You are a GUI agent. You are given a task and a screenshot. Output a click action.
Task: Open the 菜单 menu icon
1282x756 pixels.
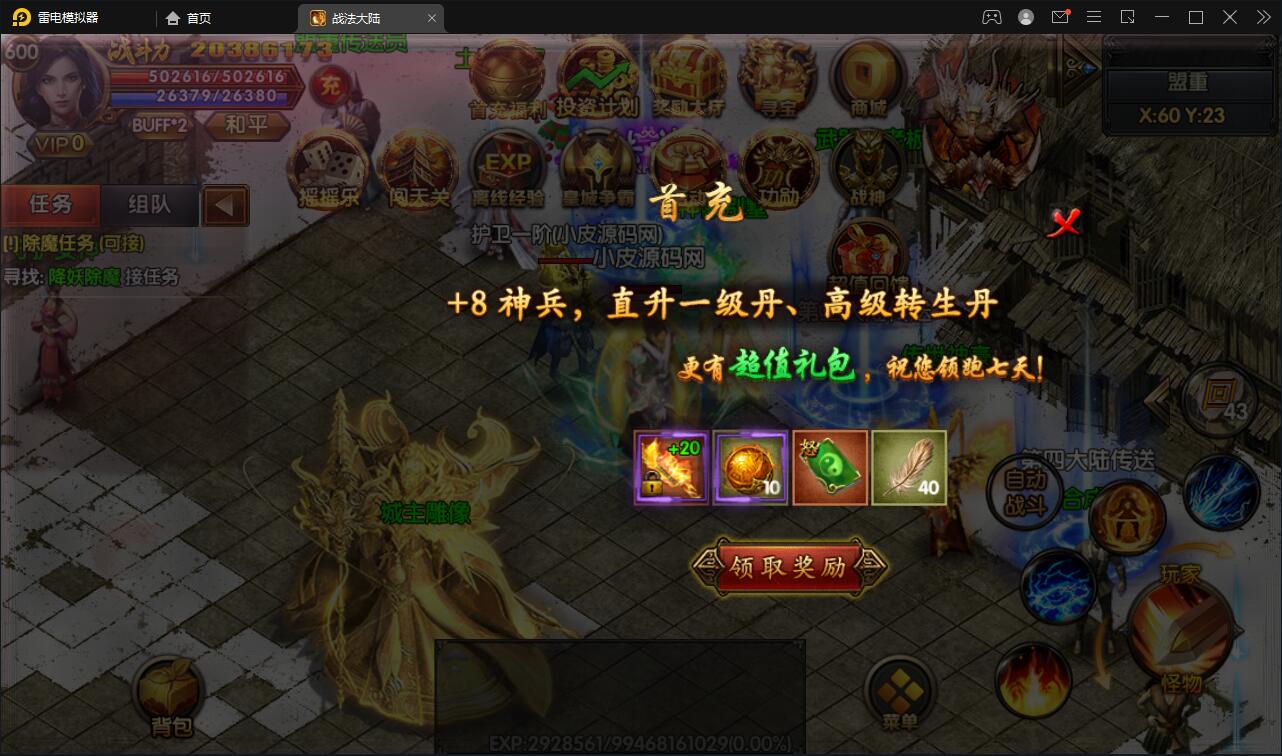coord(900,690)
